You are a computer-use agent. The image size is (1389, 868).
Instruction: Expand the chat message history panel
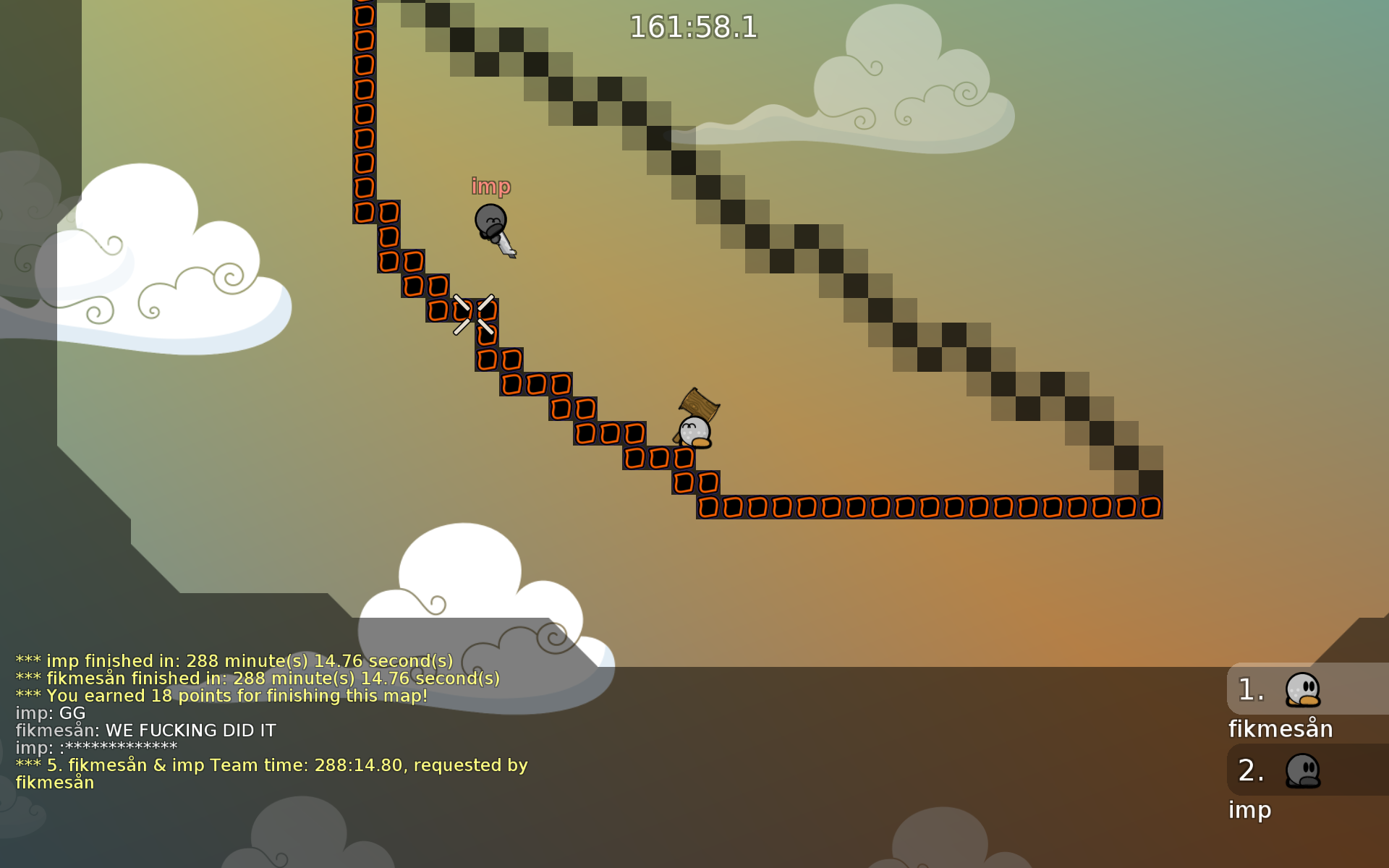coord(289,723)
